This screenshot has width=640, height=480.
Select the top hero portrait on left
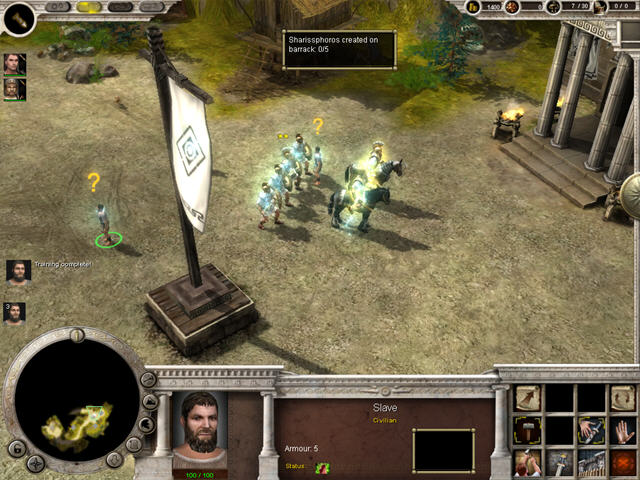[x=14, y=64]
